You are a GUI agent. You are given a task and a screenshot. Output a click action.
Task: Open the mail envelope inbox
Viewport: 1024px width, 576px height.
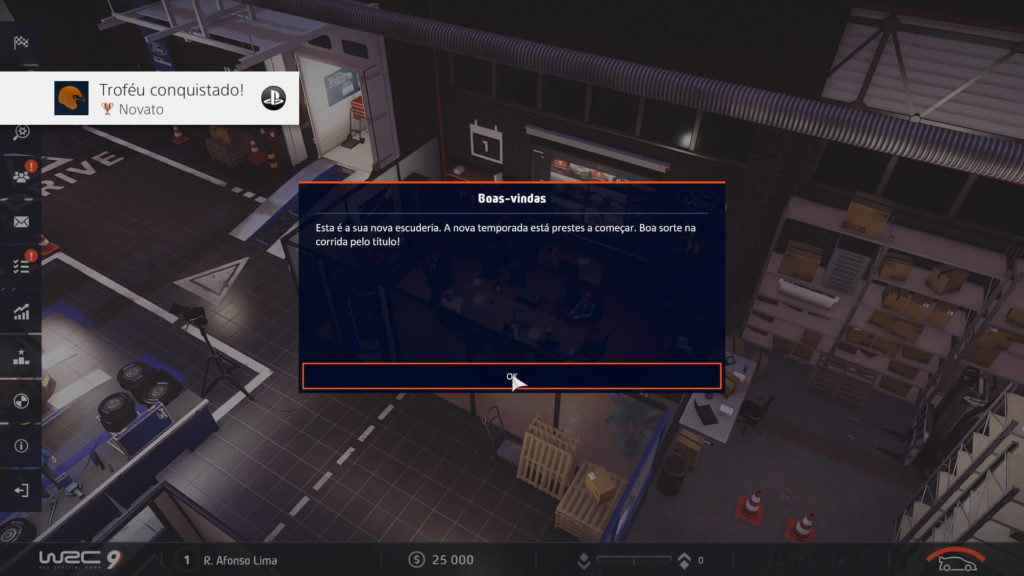click(21, 222)
